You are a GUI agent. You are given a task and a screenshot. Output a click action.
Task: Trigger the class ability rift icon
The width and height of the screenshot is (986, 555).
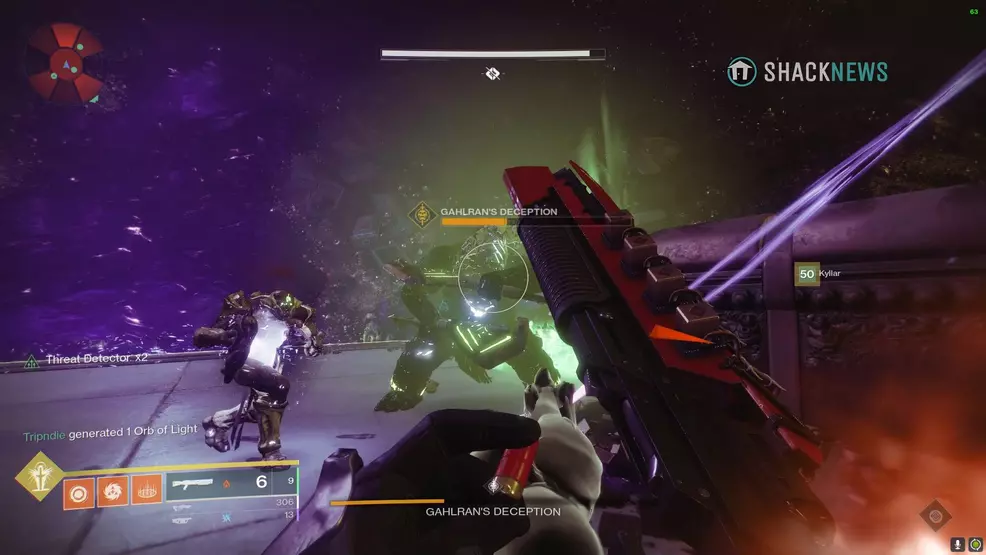pyautogui.click(x=146, y=491)
